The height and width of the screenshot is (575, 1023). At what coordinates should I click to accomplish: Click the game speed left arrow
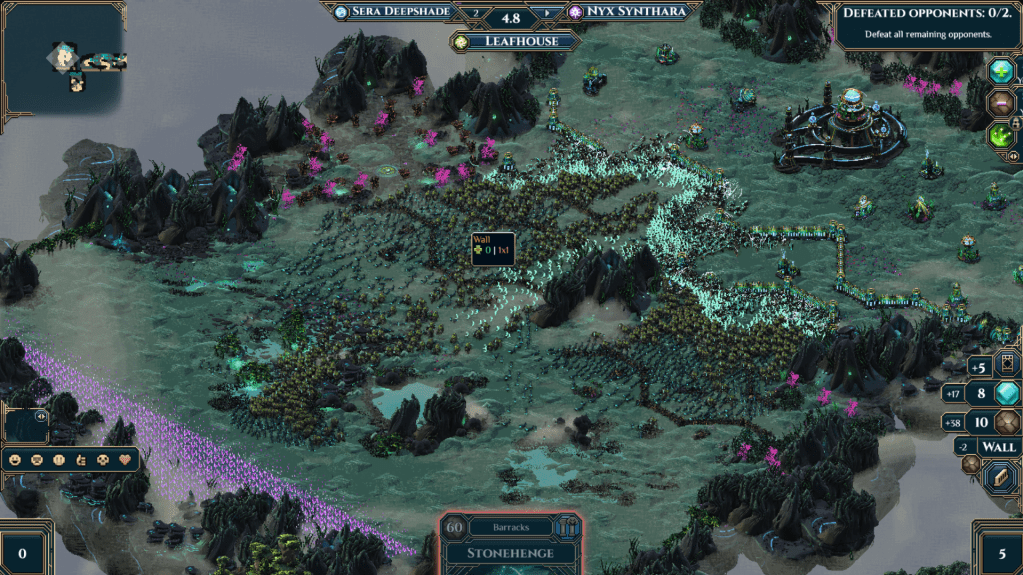tap(475, 13)
